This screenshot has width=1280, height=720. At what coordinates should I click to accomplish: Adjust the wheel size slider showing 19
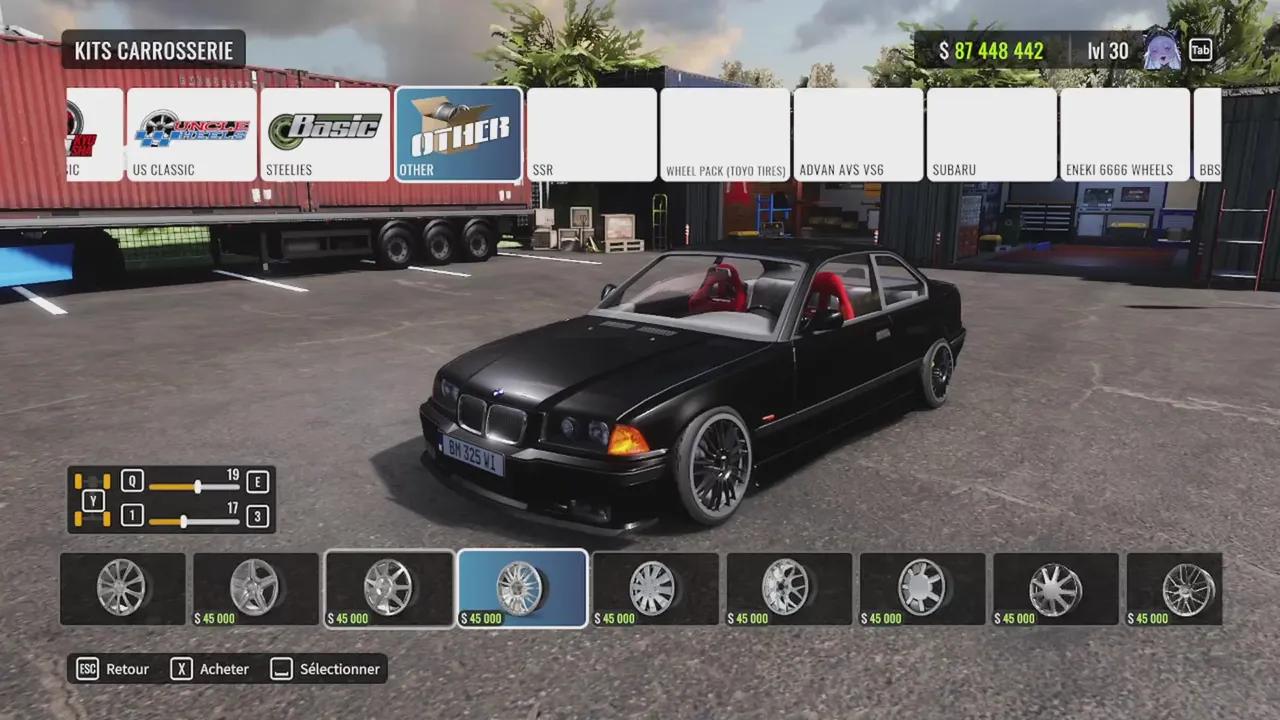click(198, 487)
